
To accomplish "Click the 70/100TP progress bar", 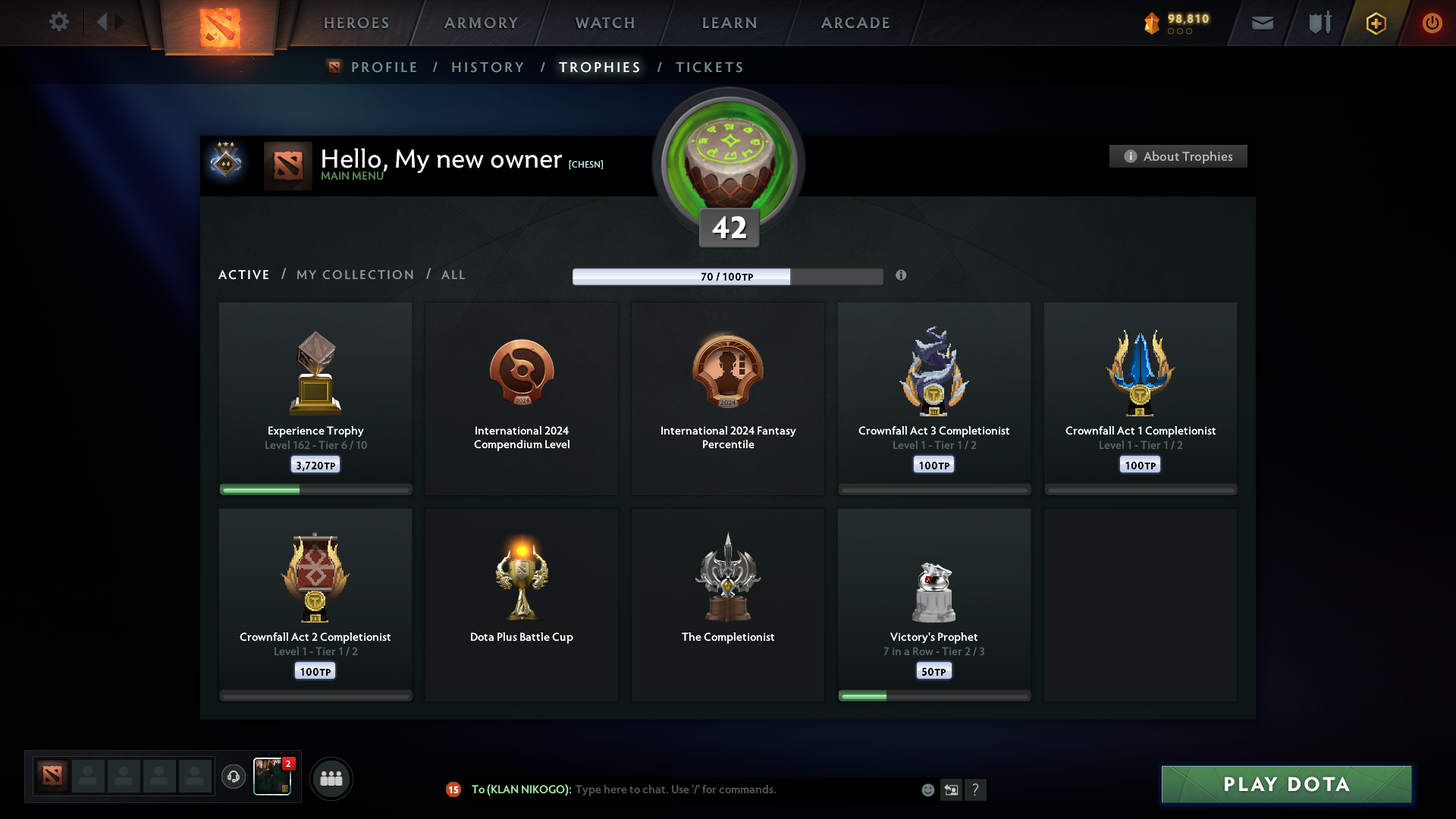I will (728, 277).
